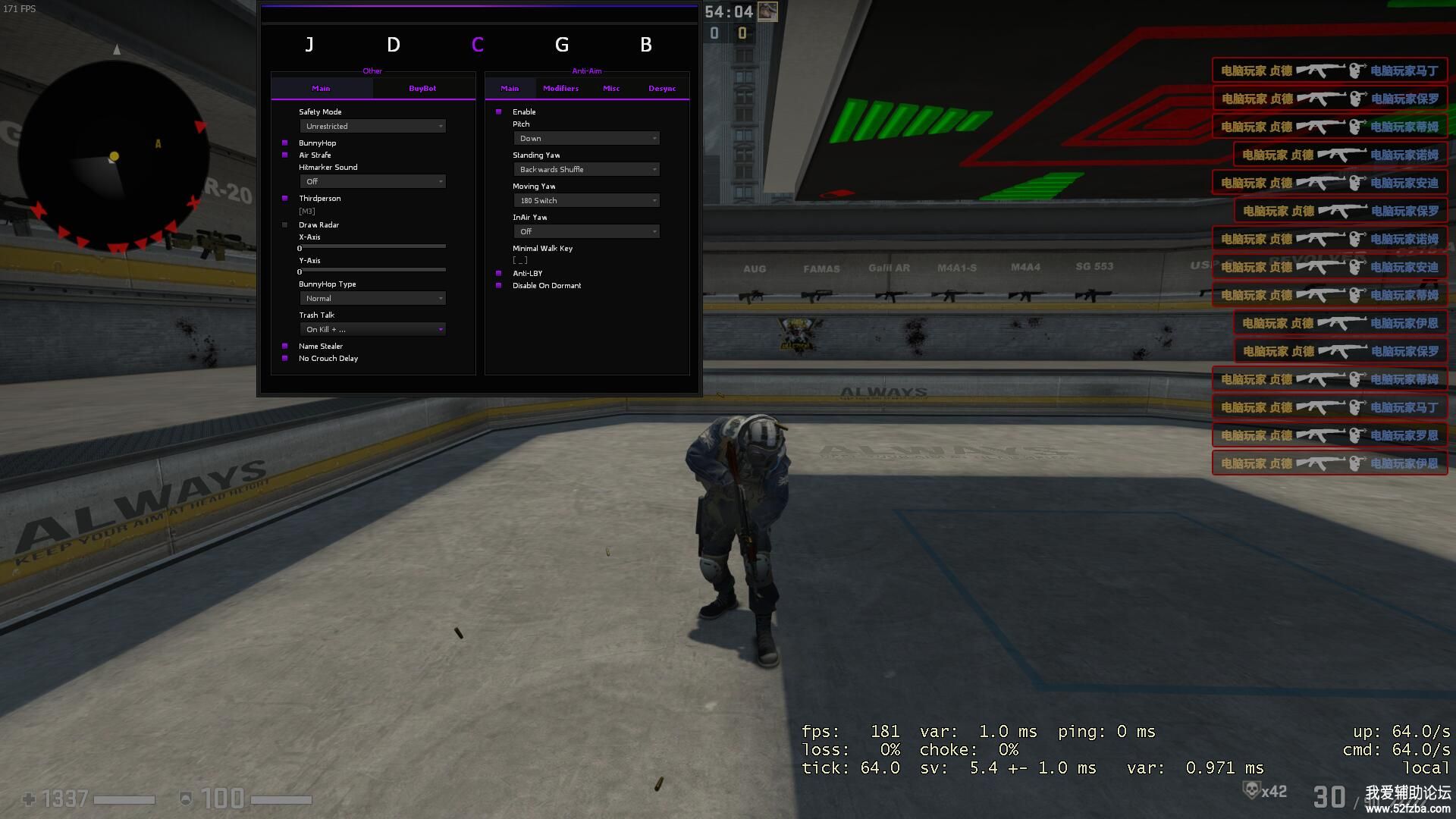Expand the Hitmarker Sound dropdown
The width and height of the screenshot is (1456, 819).
(372, 182)
